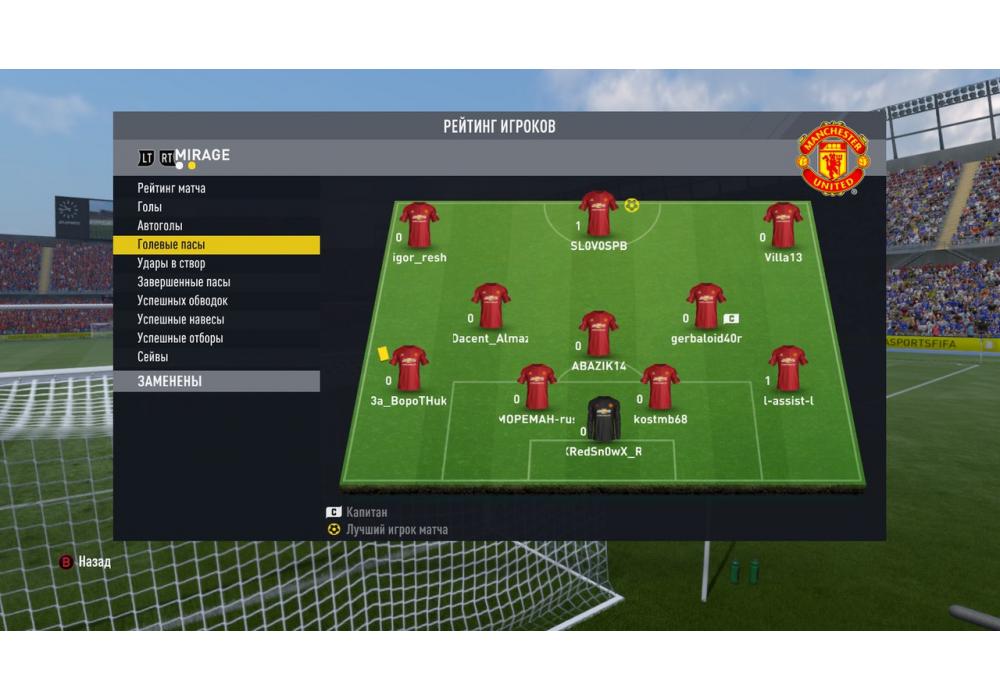This screenshot has height=700, width=1000.
Task: Select striker SL0V0SPB's shirt
Action: (x=598, y=214)
